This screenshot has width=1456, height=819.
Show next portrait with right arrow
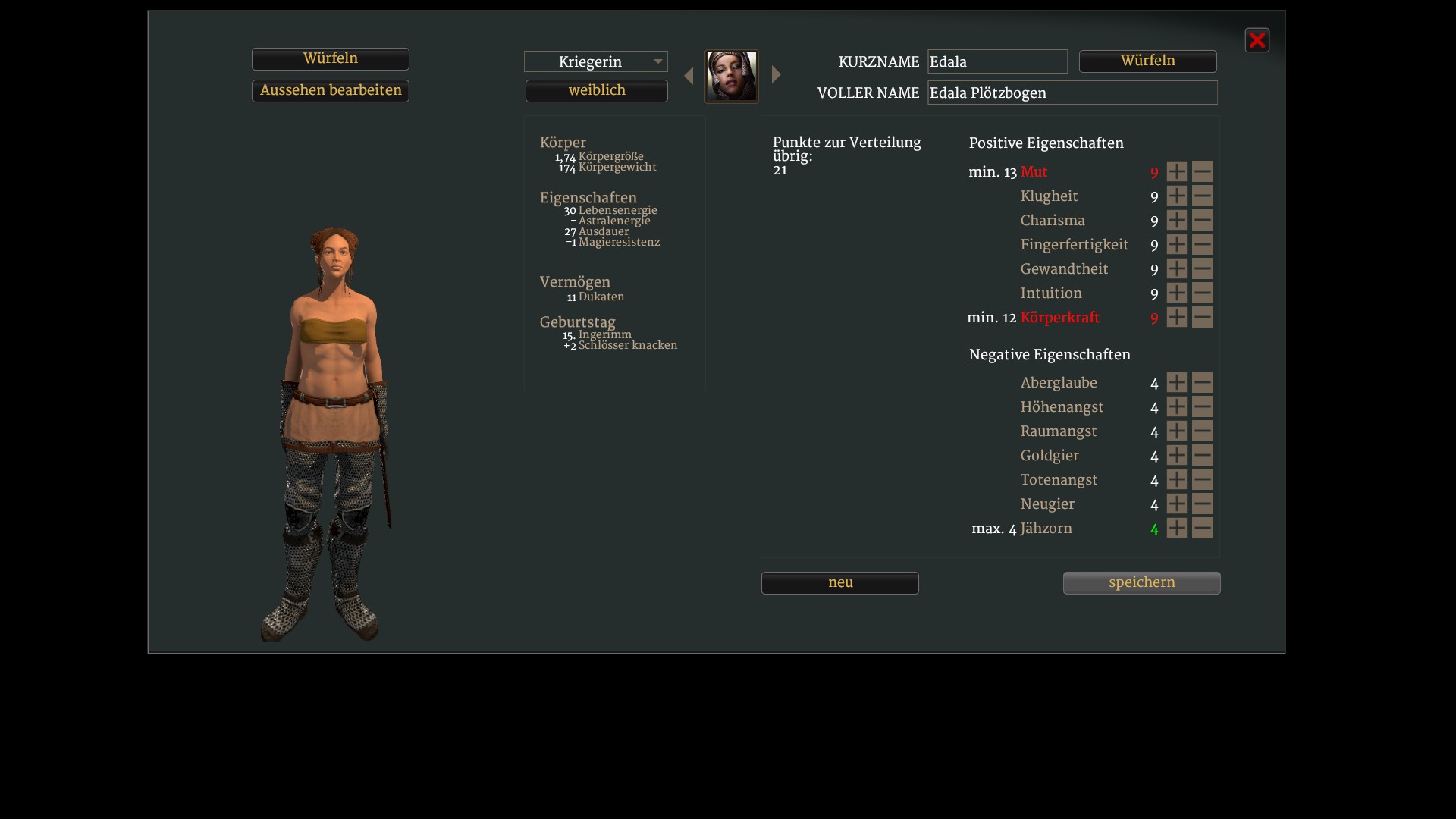pos(776,74)
